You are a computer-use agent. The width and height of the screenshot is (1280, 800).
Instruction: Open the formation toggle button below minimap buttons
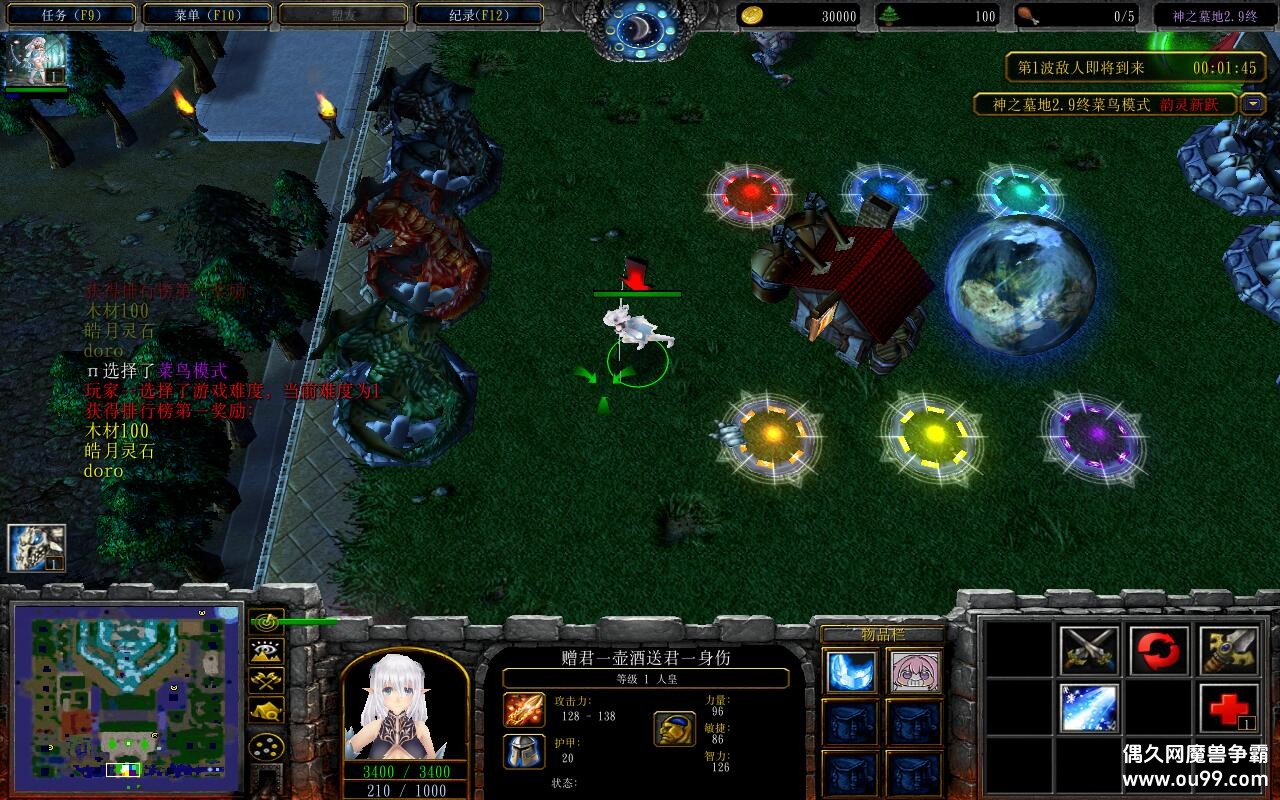(266, 747)
